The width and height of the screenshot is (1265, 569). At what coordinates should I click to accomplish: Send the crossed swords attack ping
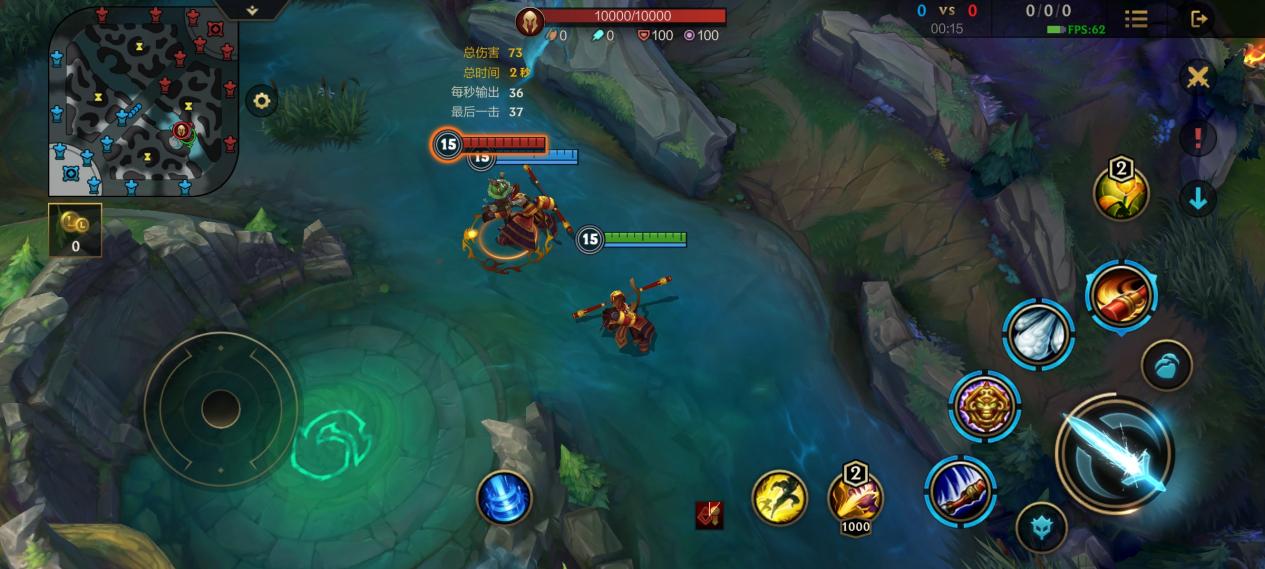(1197, 77)
